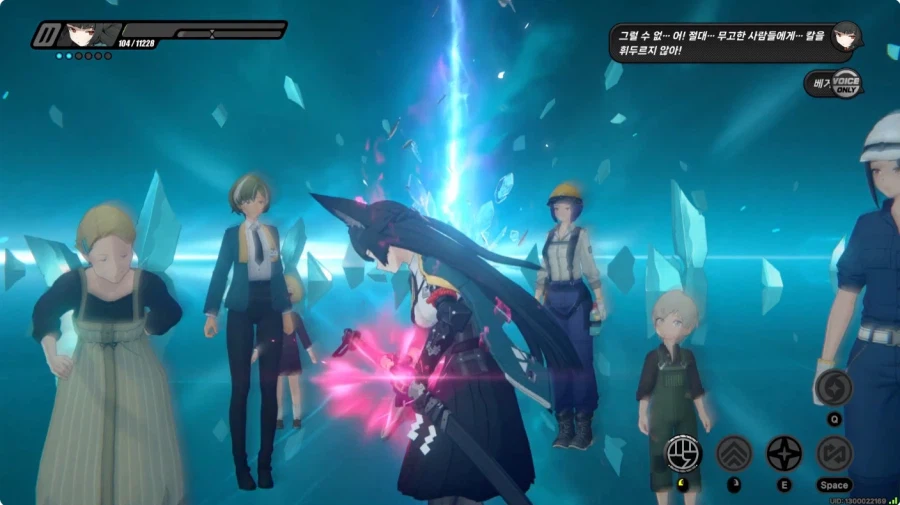900x505 pixels.
Task: Use the four-point star special skill
Action: 784,453
